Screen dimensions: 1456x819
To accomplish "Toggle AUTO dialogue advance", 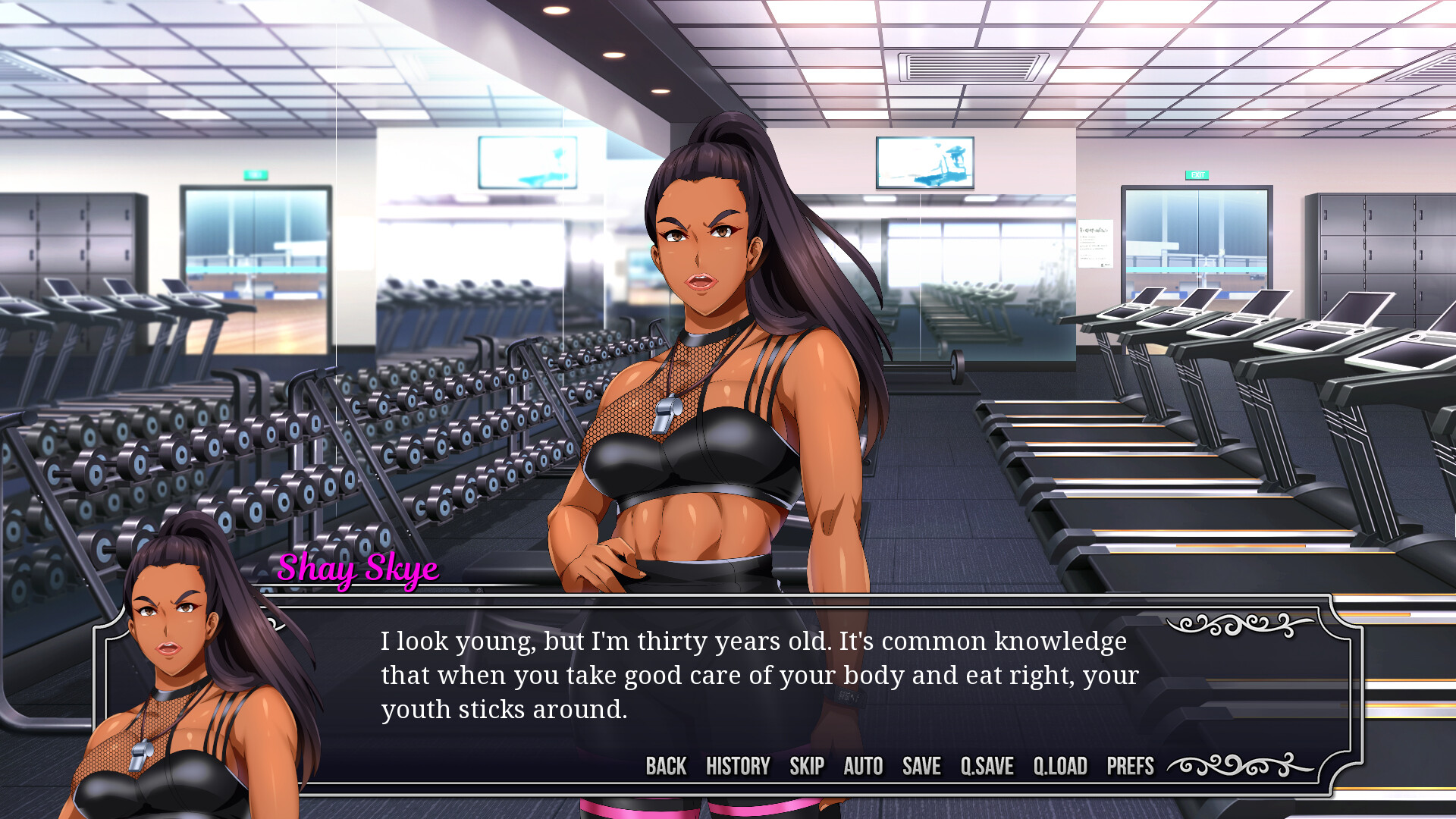I will [863, 766].
